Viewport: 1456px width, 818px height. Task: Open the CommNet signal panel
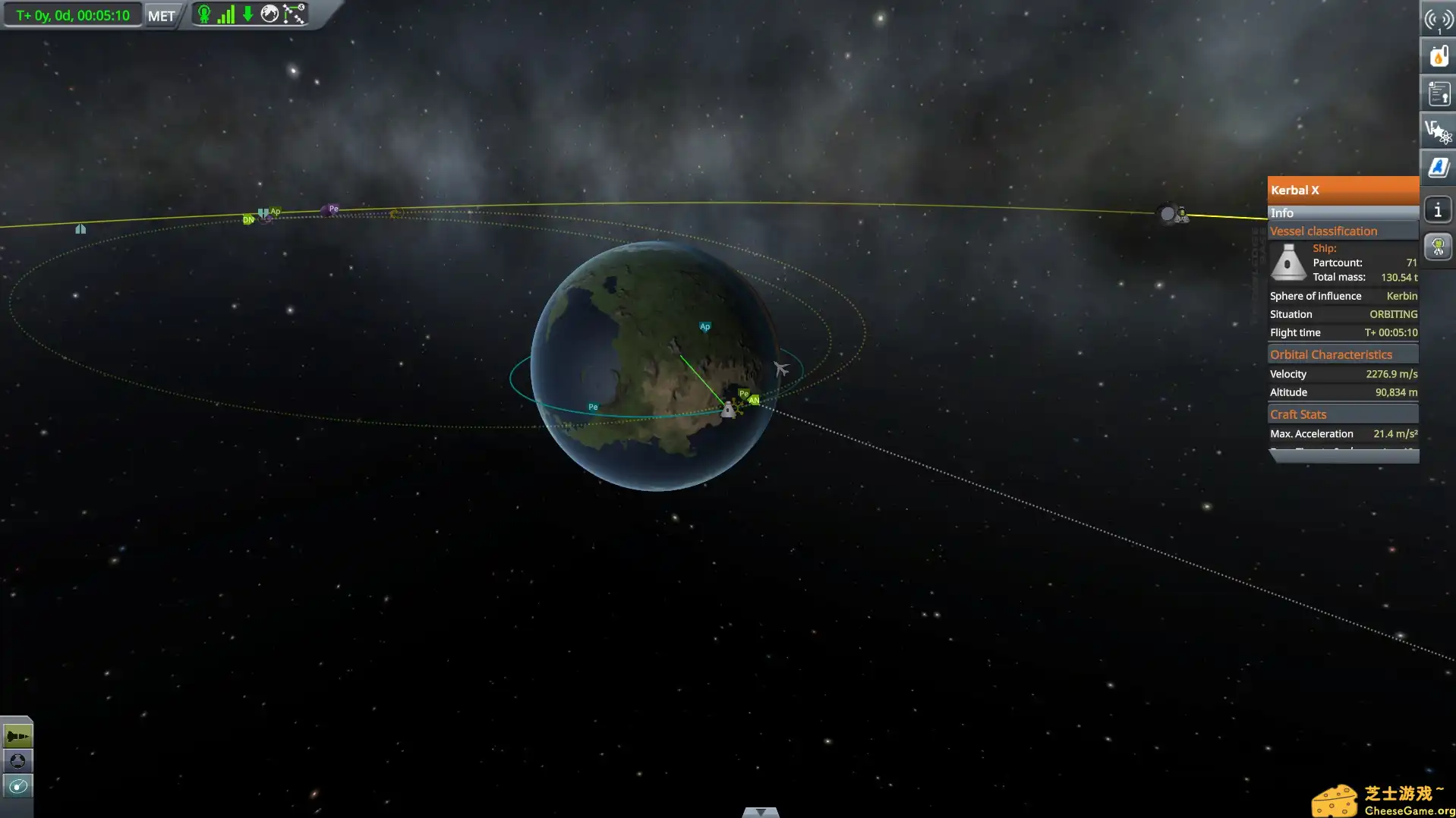point(1438,19)
